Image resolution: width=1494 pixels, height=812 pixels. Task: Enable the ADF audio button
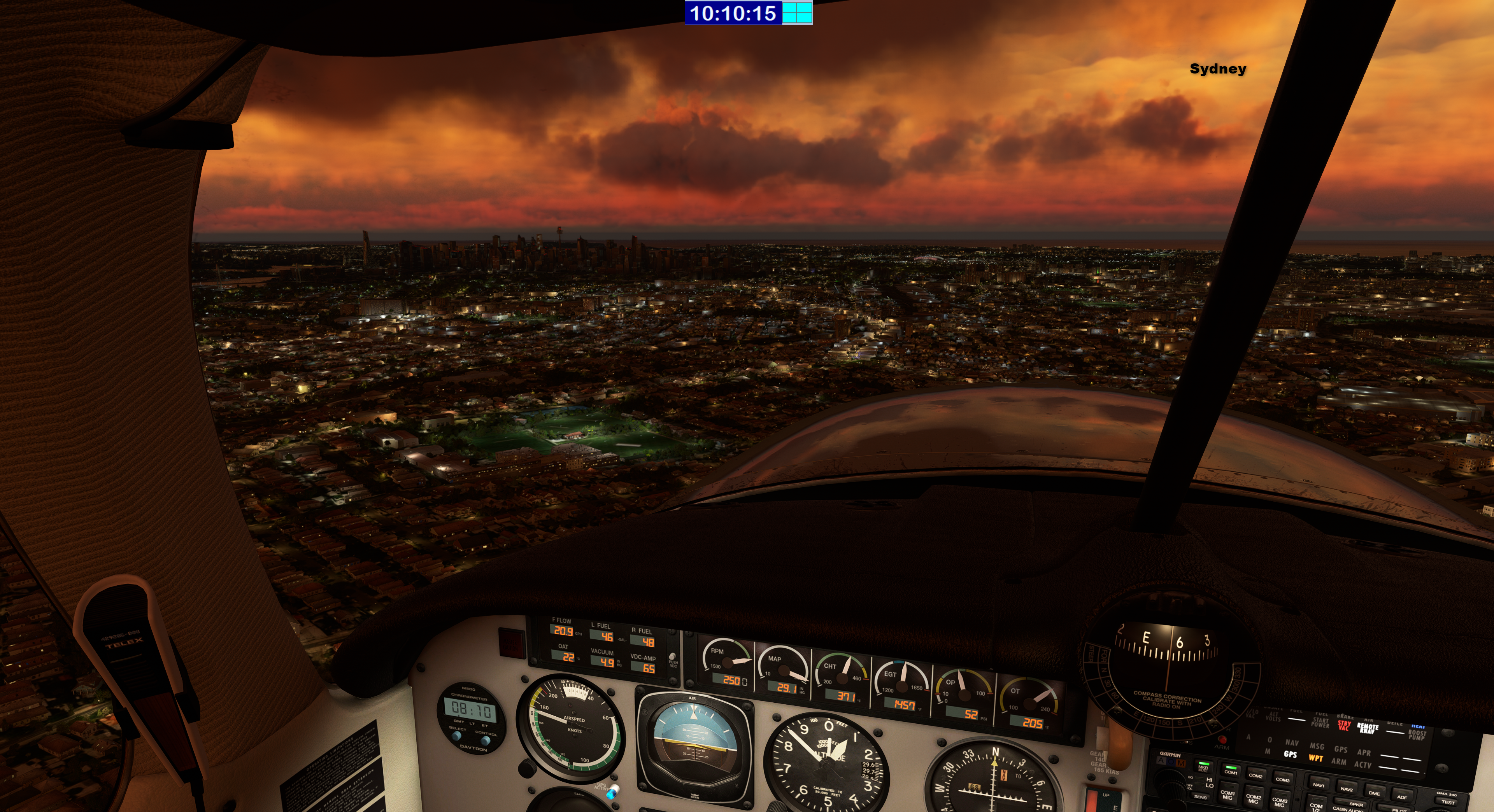(x=1402, y=796)
